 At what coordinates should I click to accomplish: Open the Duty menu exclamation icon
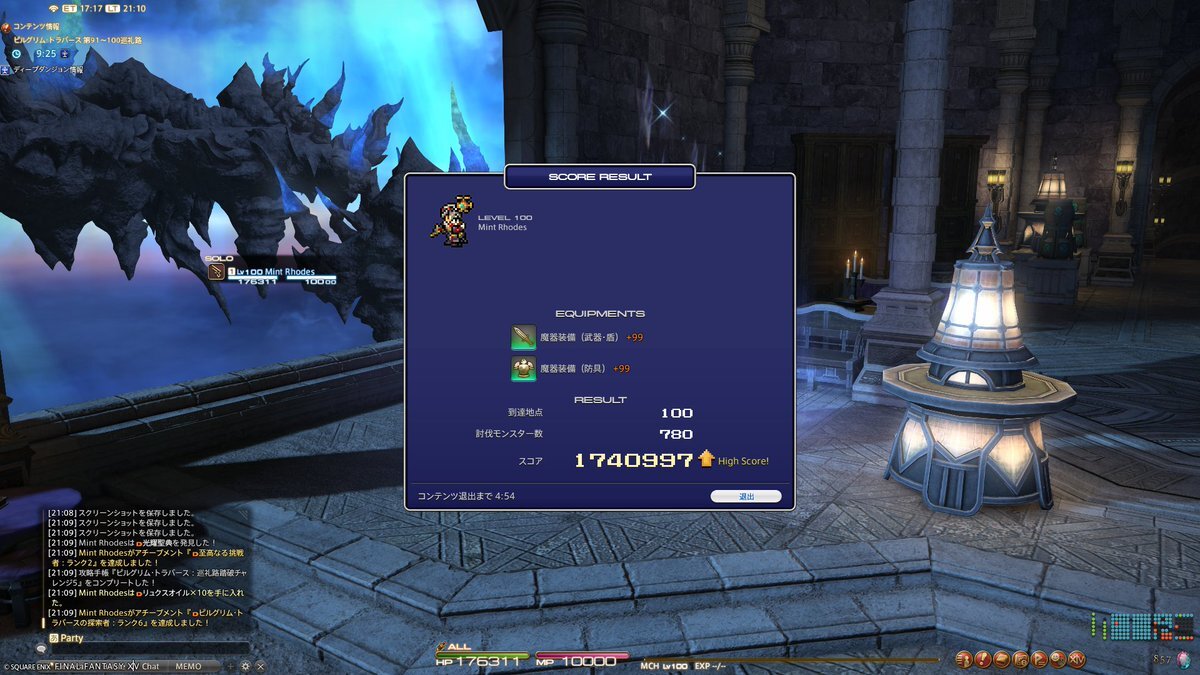tap(984, 659)
